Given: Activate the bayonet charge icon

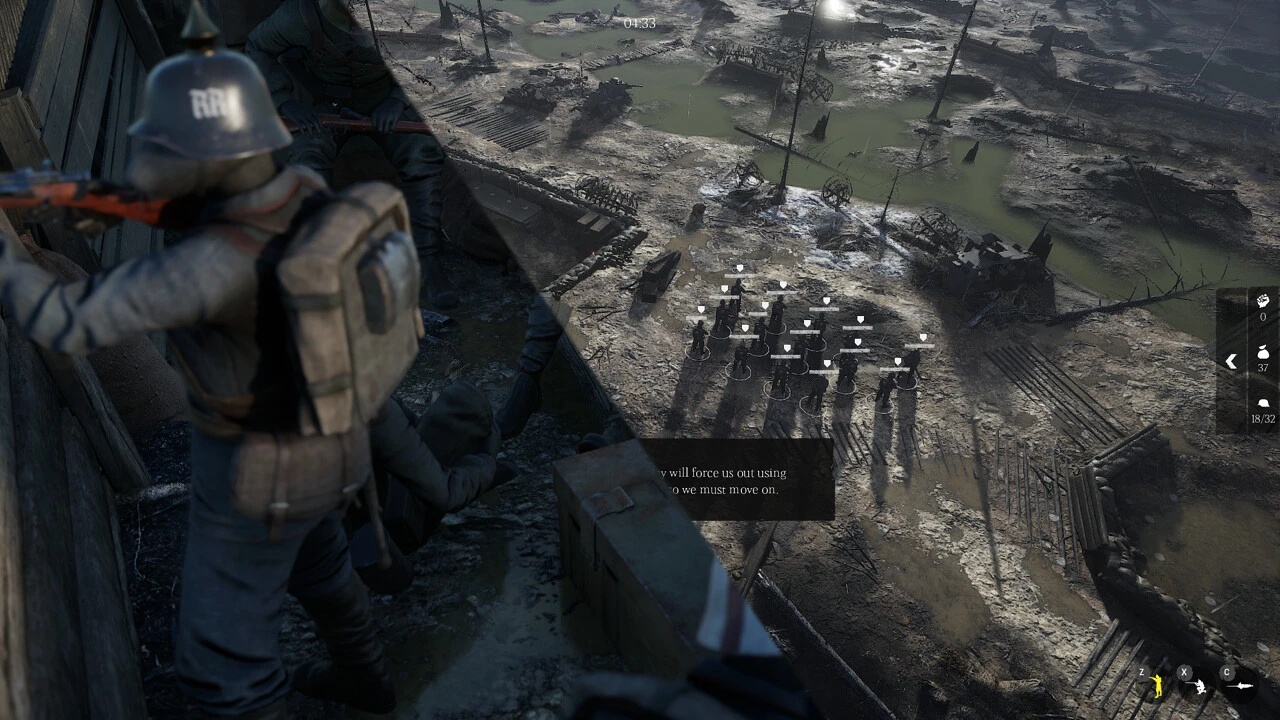Looking at the screenshot, I should (x=1240, y=687).
